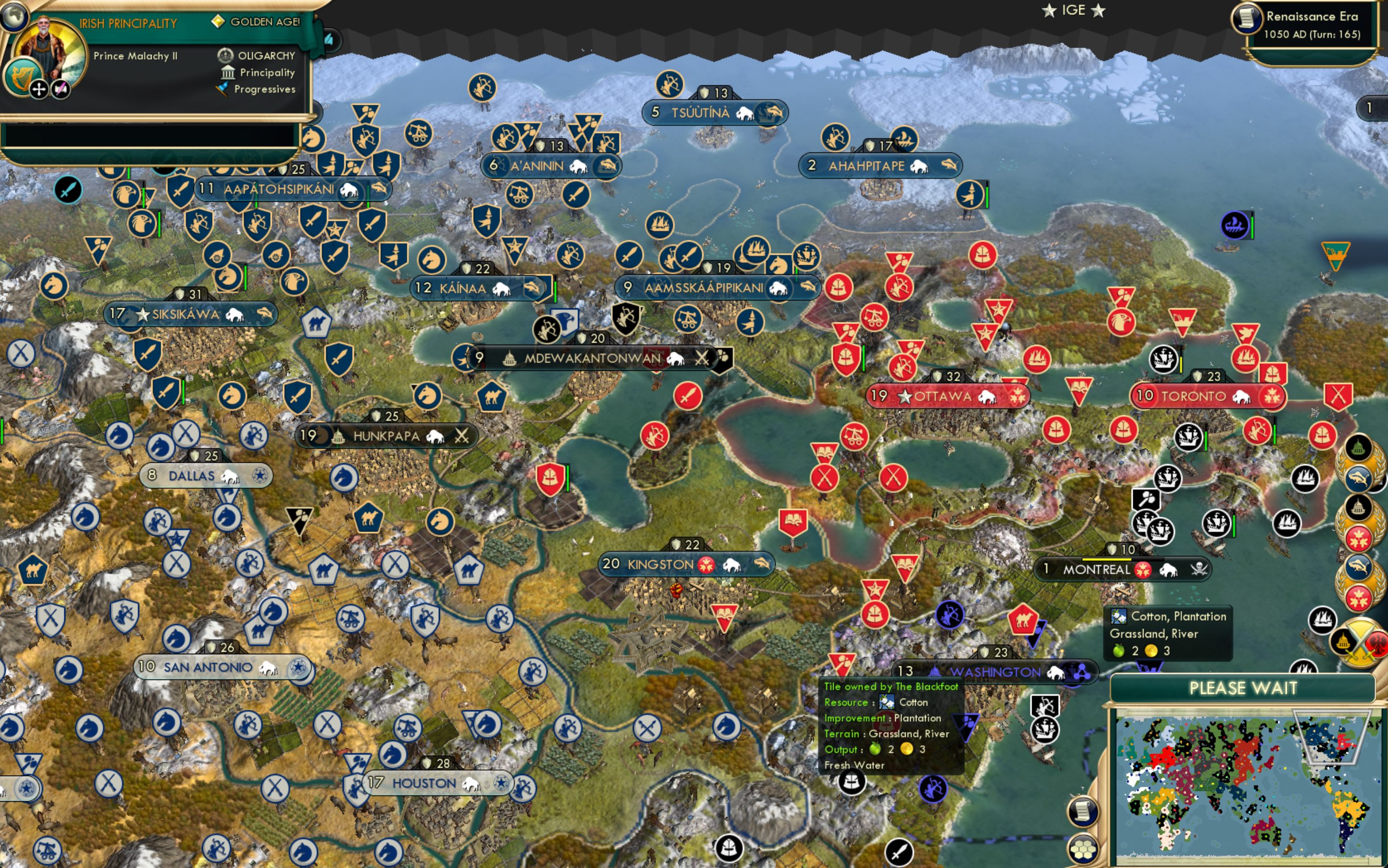Select the purple naval unit flag near Toronto
Image resolution: width=1388 pixels, height=868 pixels.
tap(1234, 226)
